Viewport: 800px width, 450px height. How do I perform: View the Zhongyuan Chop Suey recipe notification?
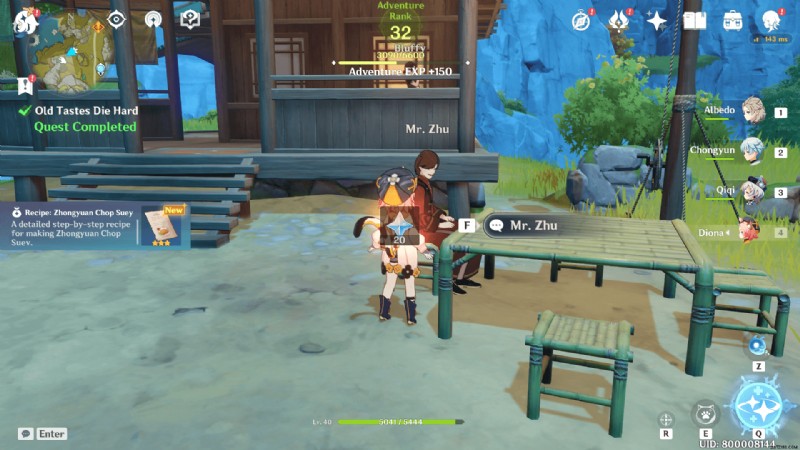click(x=95, y=225)
